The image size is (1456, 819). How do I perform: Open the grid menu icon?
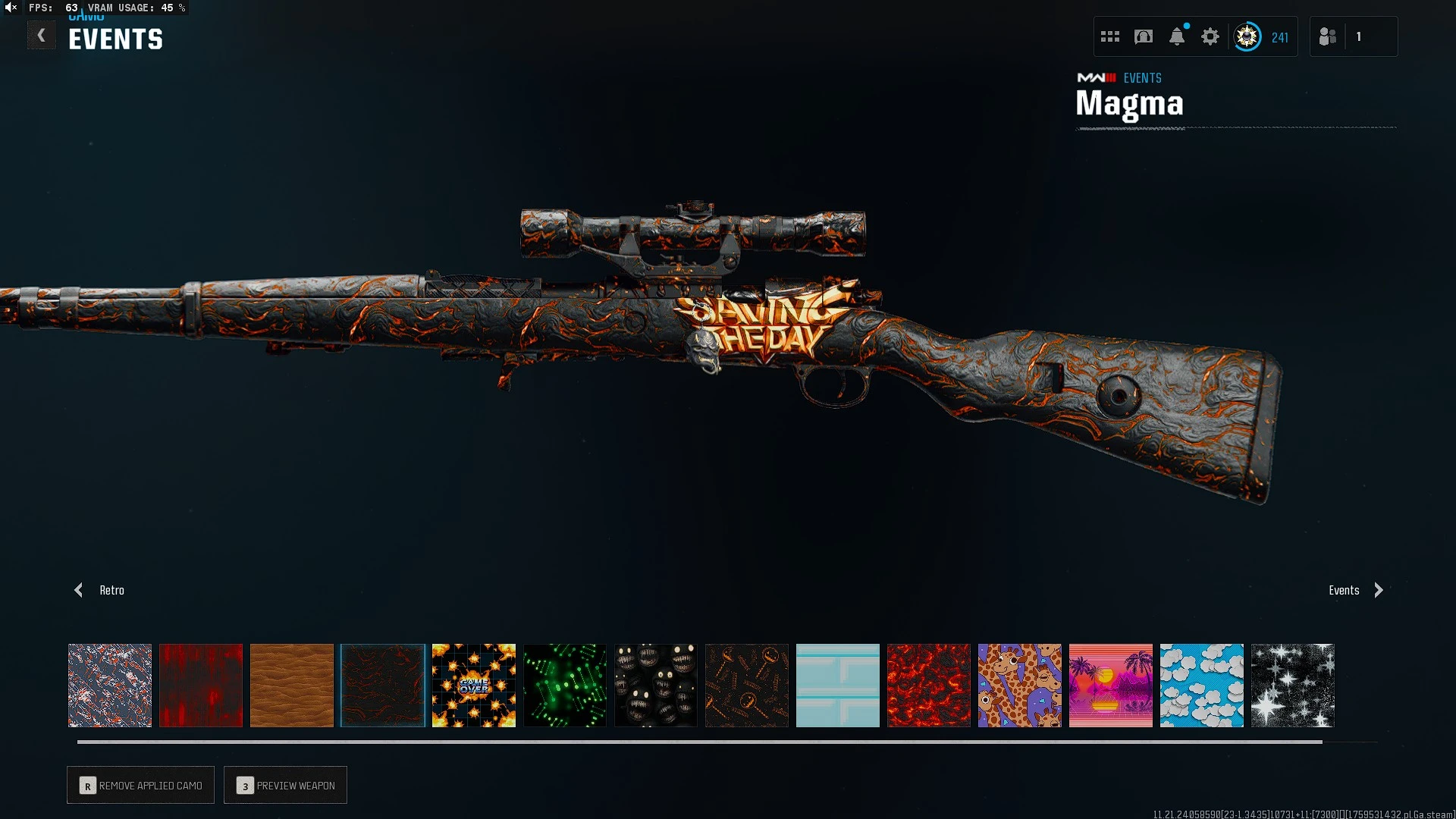[1110, 36]
